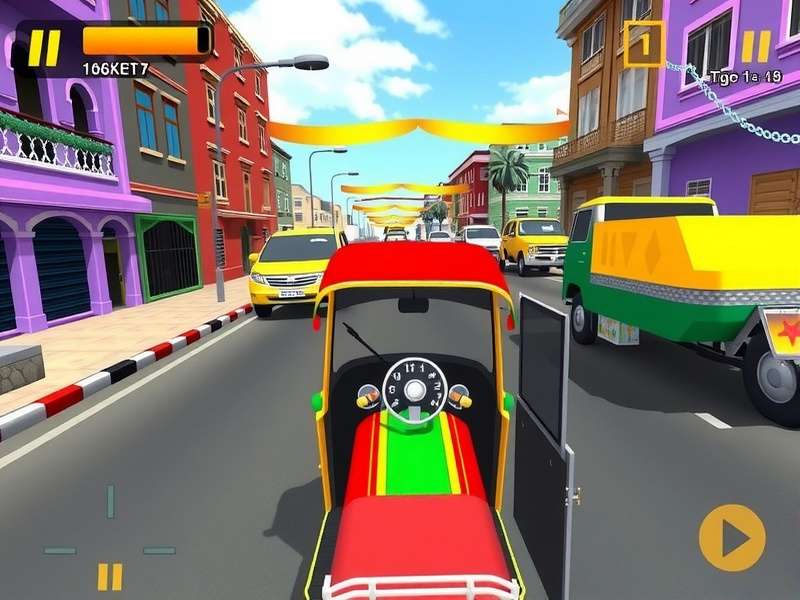The image size is (800, 600).
Task: Click the pause icon beside the orange bar
Action: coord(44,47)
